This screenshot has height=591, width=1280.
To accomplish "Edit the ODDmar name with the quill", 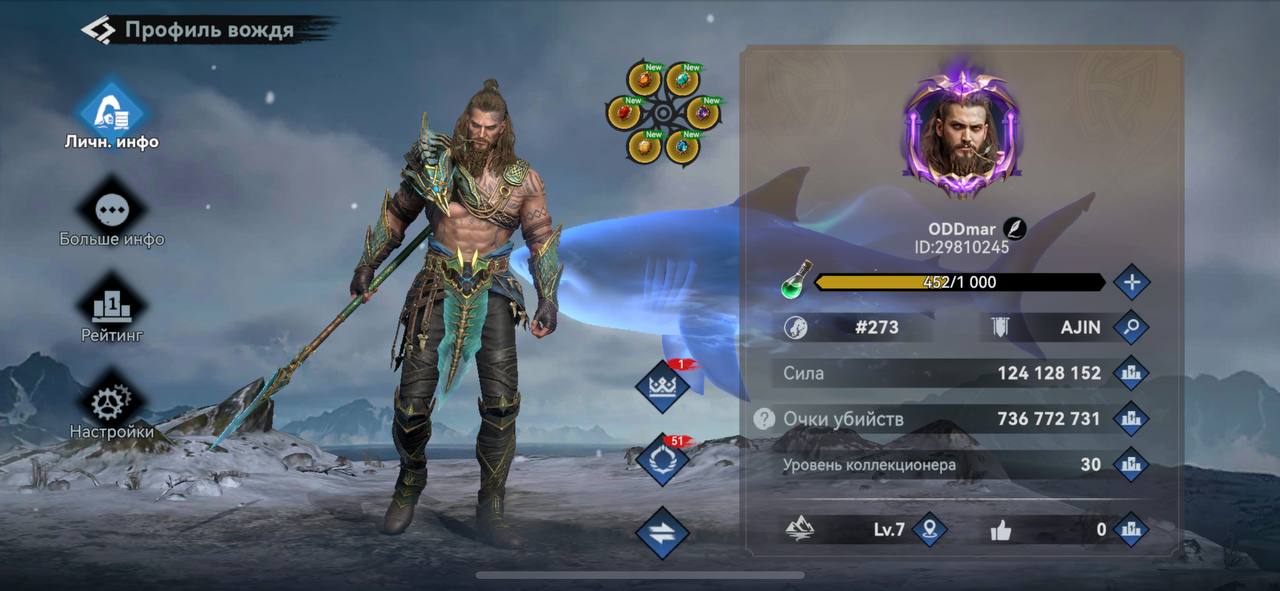I will (x=1014, y=229).
